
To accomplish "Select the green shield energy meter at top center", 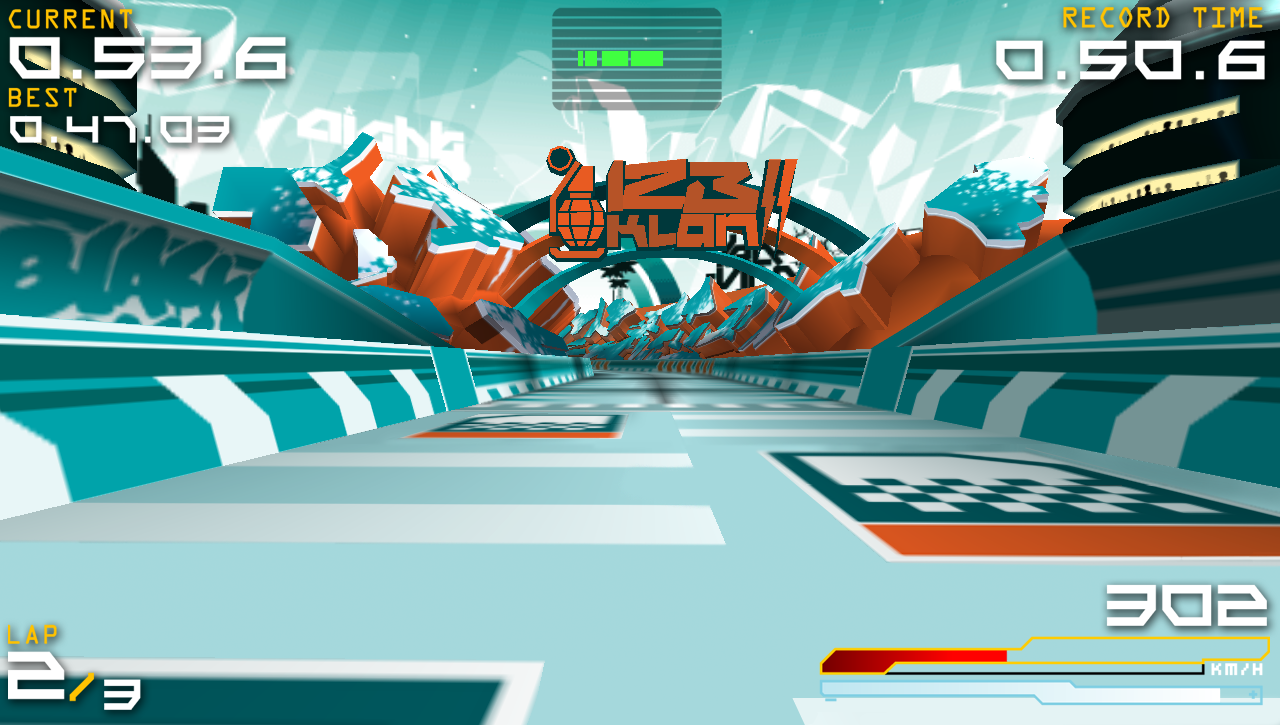I will point(620,58).
